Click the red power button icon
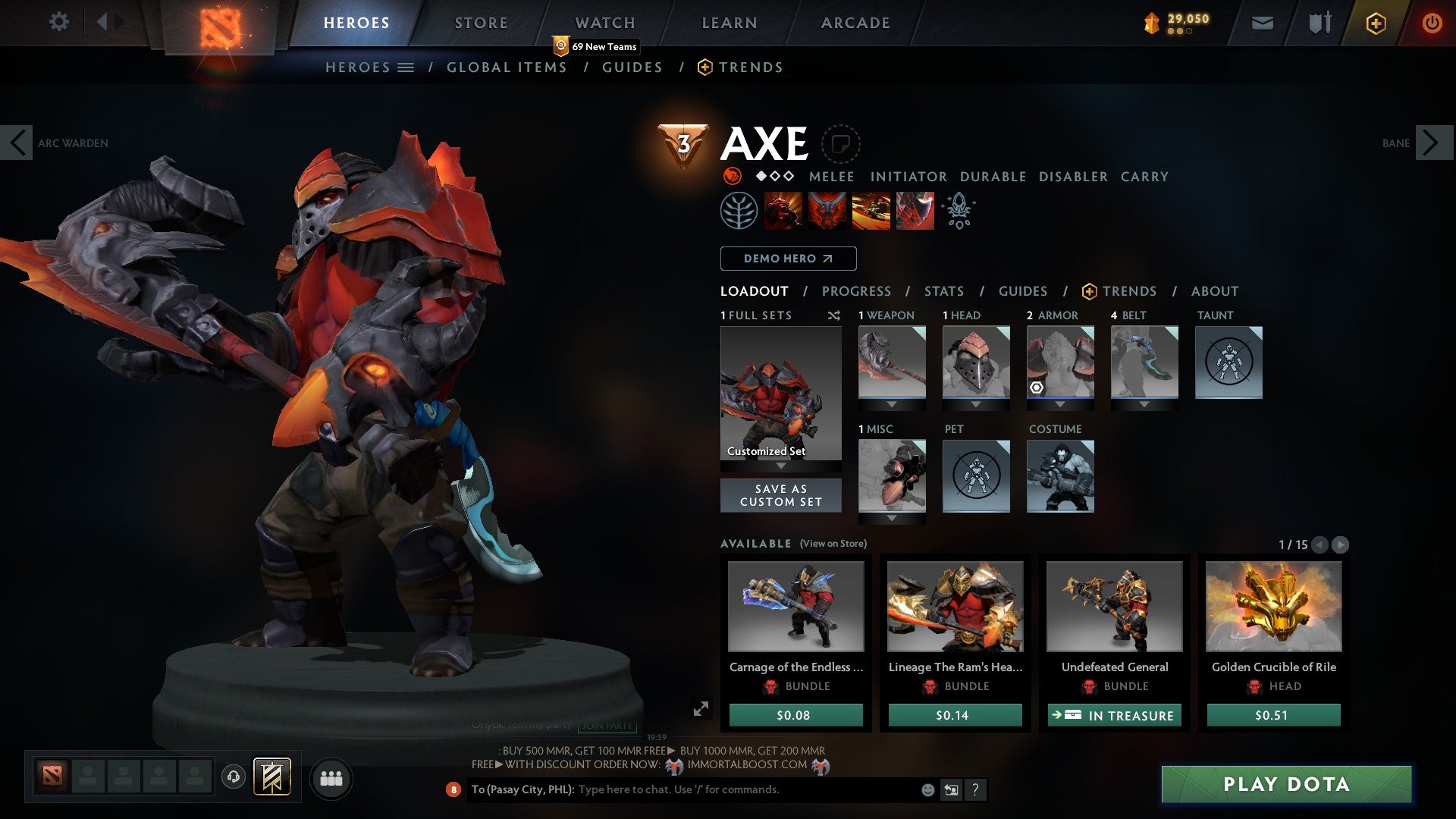Viewport: 1456px width, 819px height. pos(1432,23)
